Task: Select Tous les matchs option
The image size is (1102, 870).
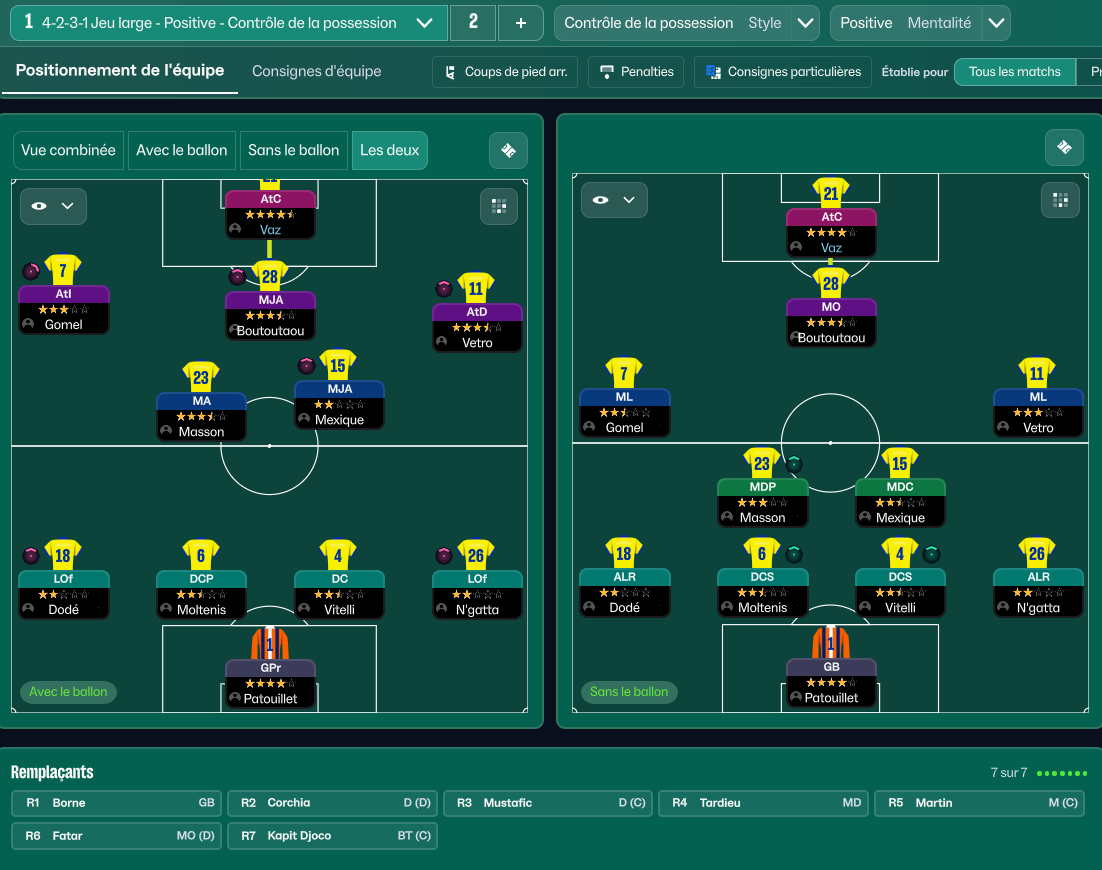Action: tap(1014, 72)
